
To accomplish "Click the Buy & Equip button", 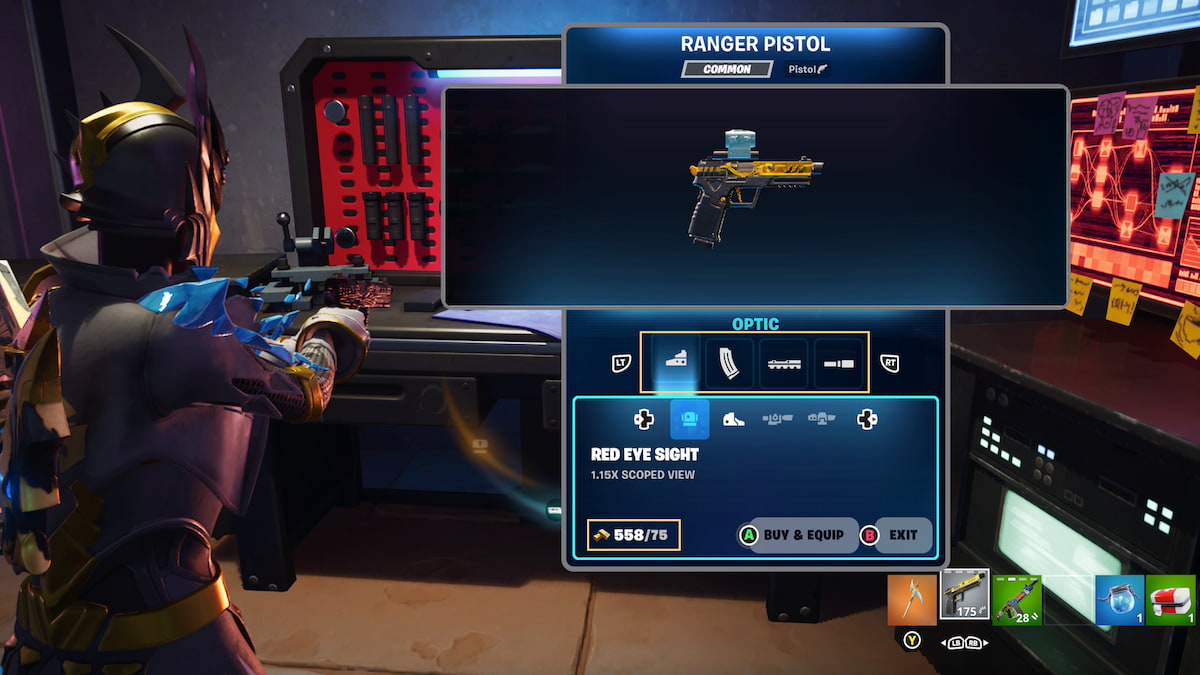I will (x=799, y=535).
